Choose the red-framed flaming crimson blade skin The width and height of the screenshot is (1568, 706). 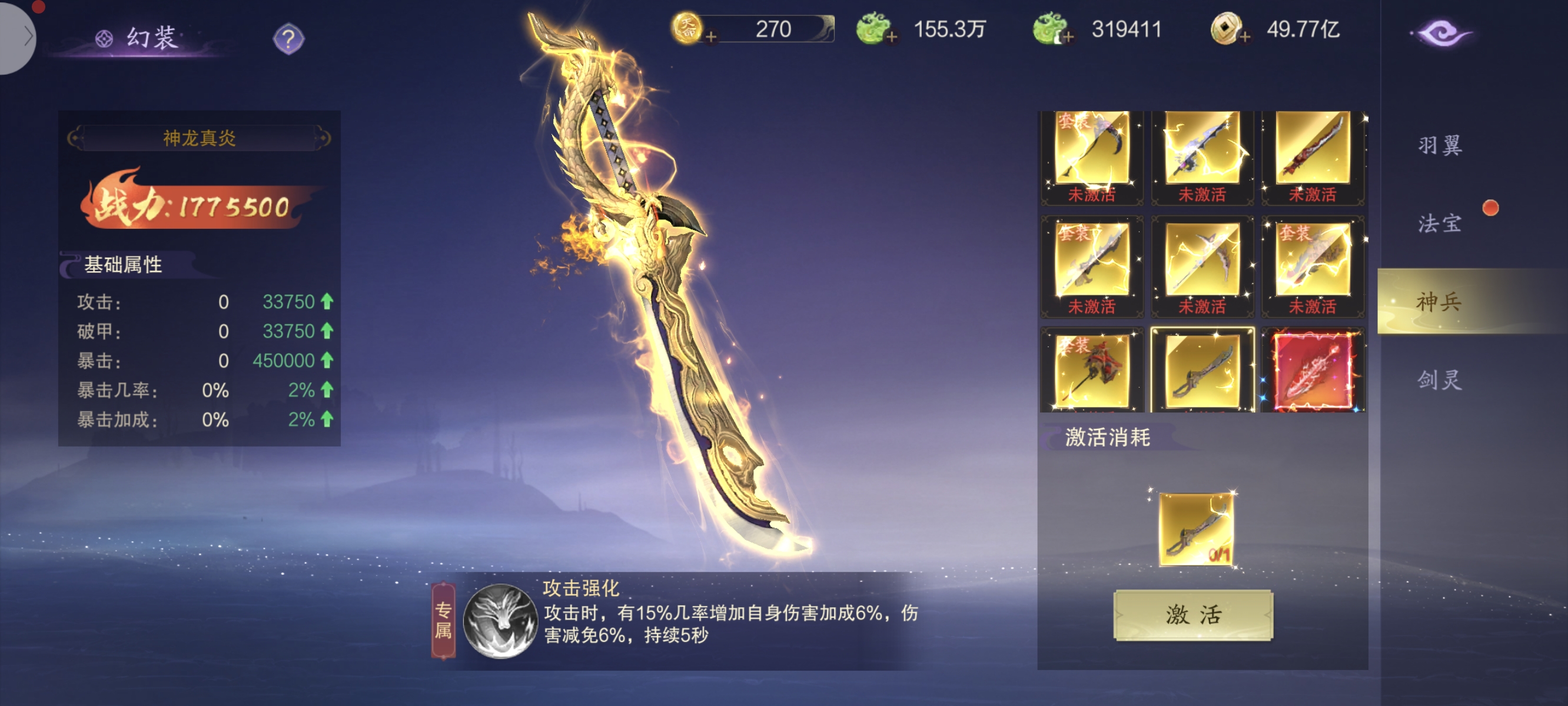click(1313, 371)
